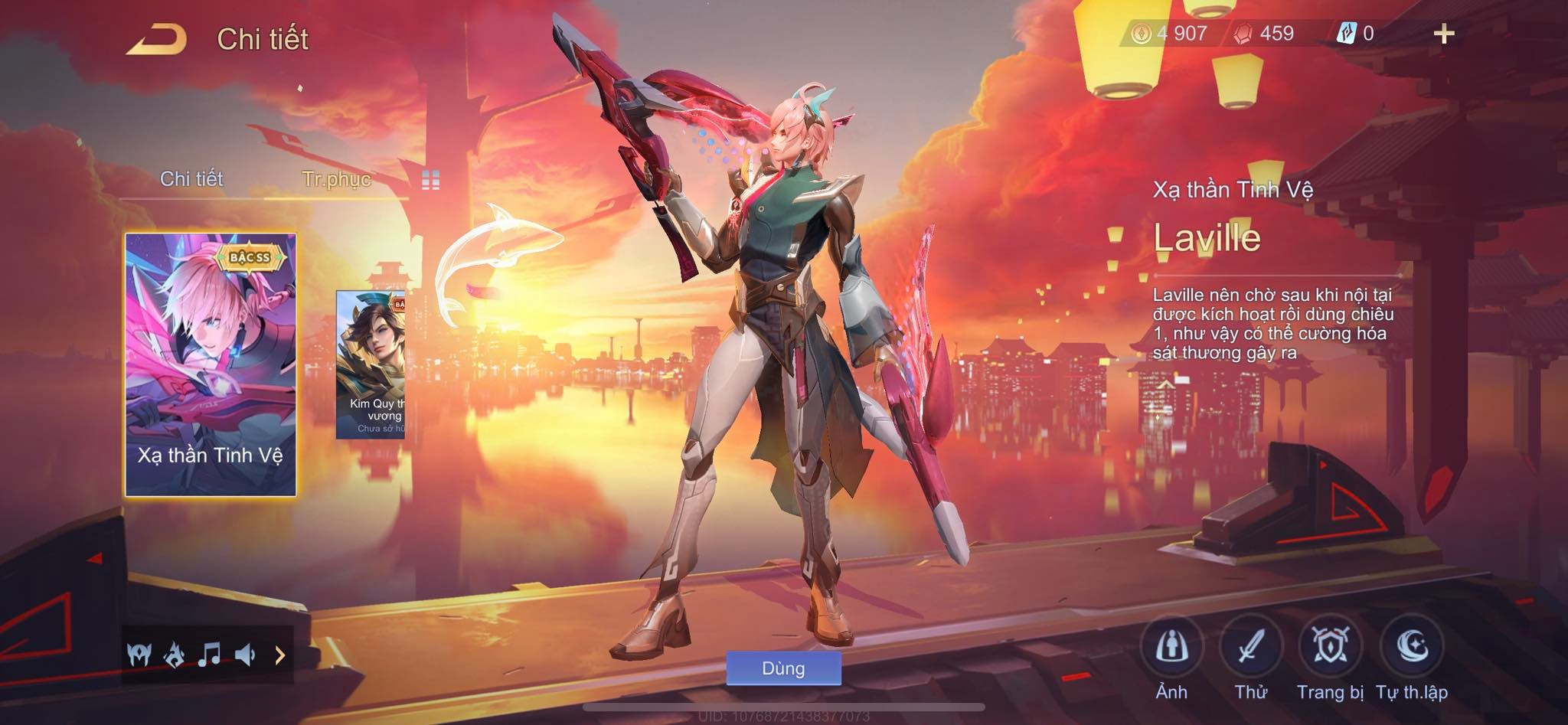This screenshot has height=725, width=1568.
Task: Expand effects bar with the arrow
Action: click(x=279, y=655)
